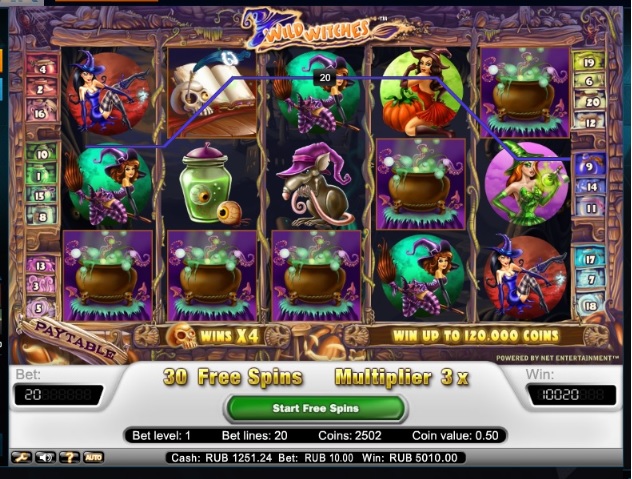
Task: Select payline number 5 marker
Action: pyautogui.click(x=42, y=308)
